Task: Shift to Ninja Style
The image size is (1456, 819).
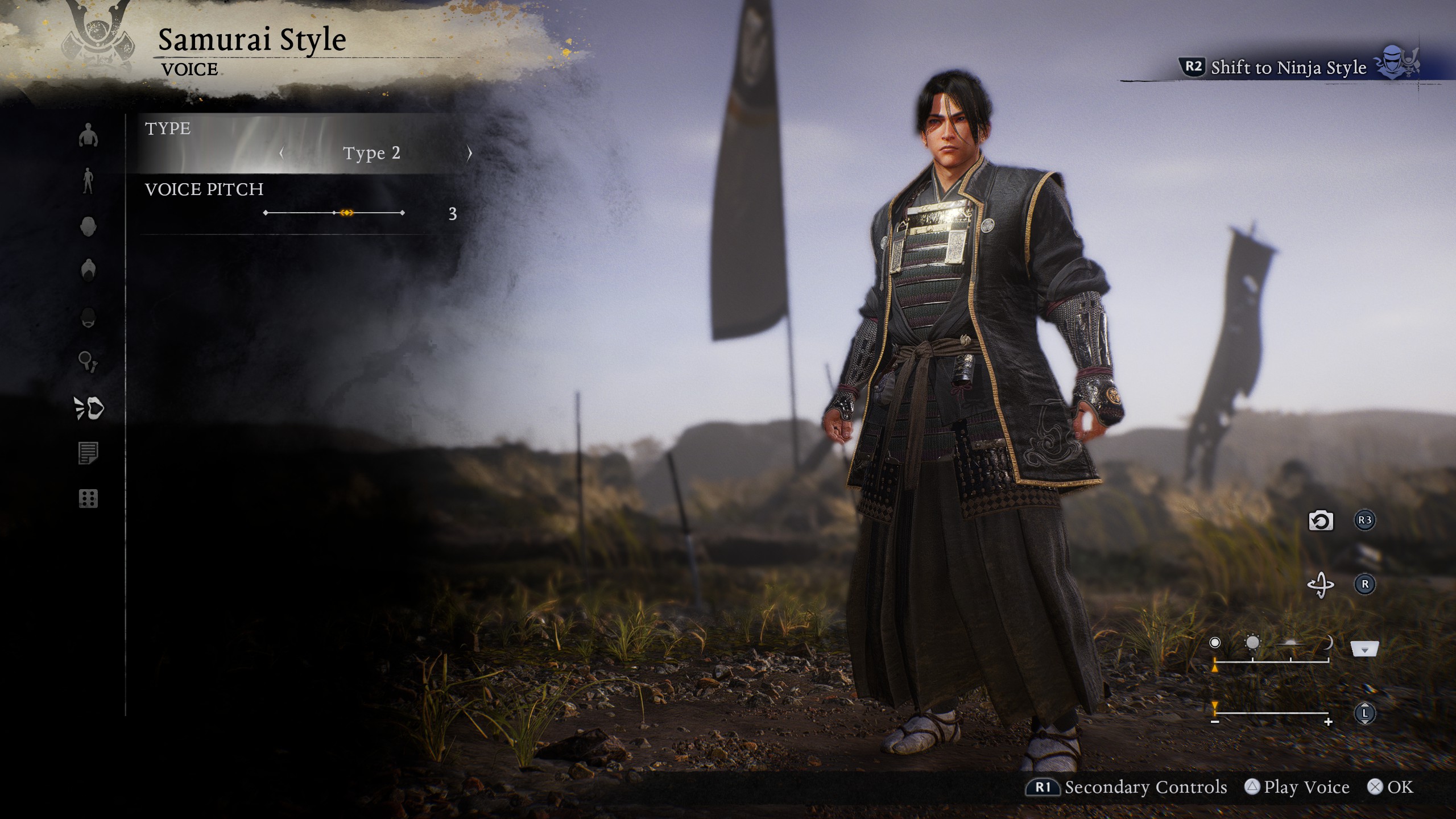Action: [1288, 68]
